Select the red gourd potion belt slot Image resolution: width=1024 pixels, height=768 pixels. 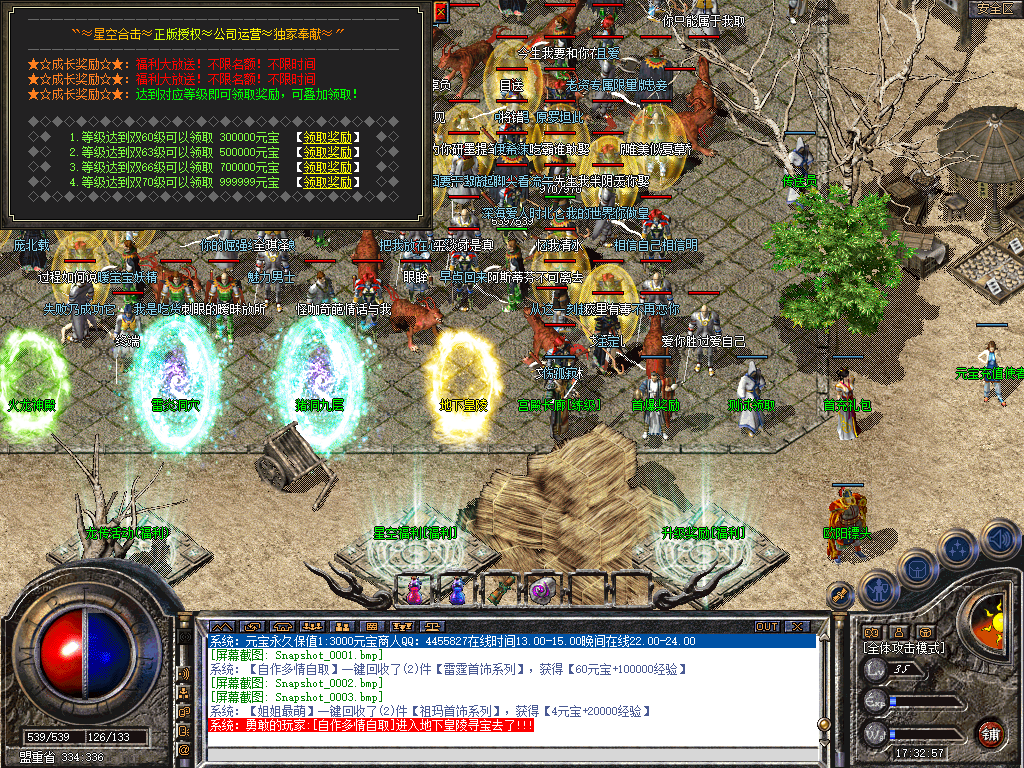point(414,590)
